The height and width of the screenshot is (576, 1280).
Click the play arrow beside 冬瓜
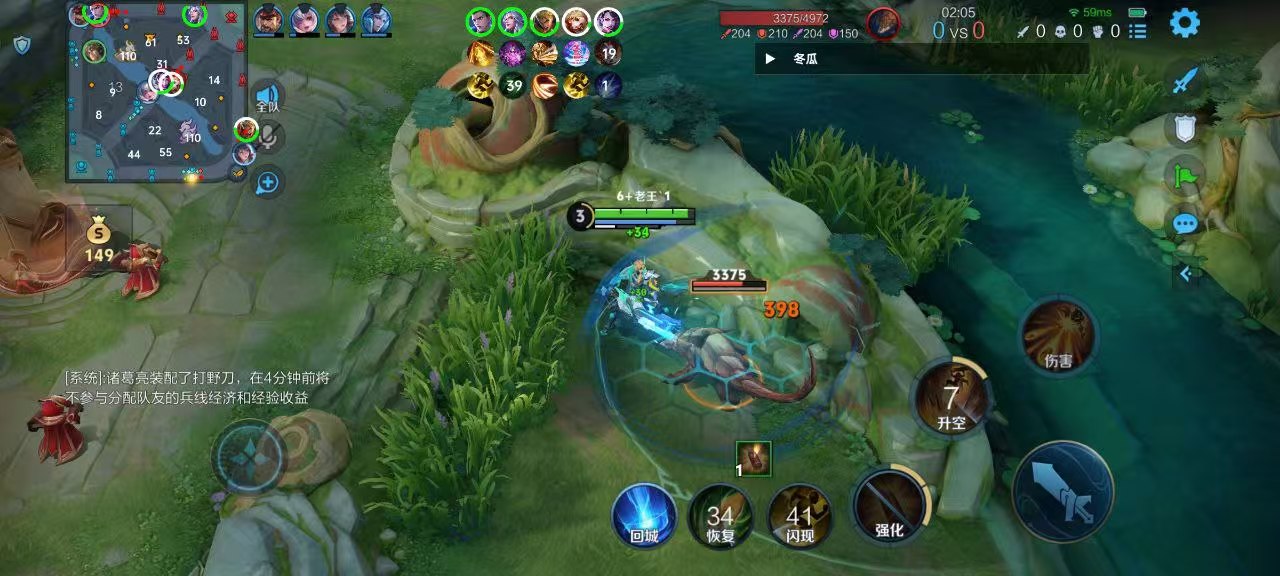coord(770,59)
